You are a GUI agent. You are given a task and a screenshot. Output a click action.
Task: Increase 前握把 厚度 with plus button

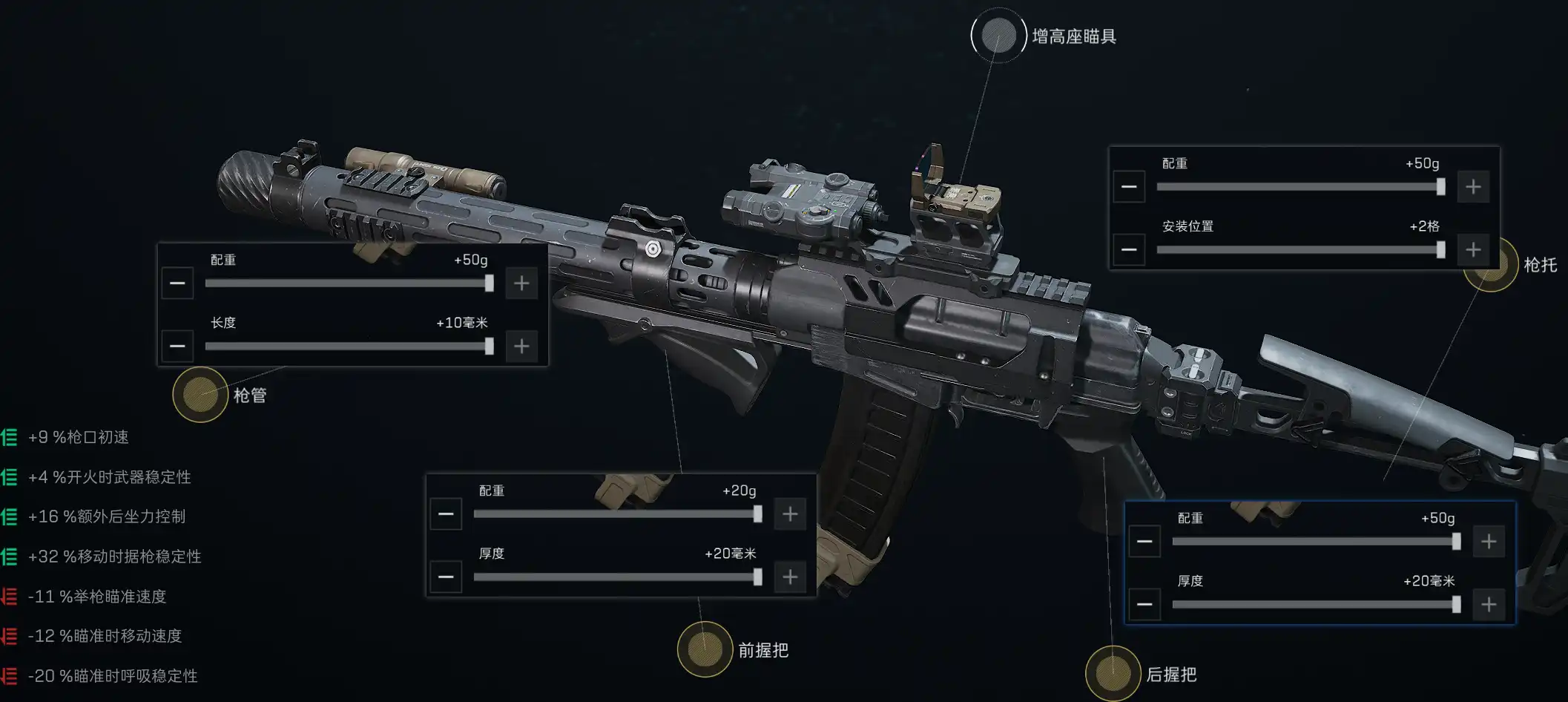click(790, 577)
